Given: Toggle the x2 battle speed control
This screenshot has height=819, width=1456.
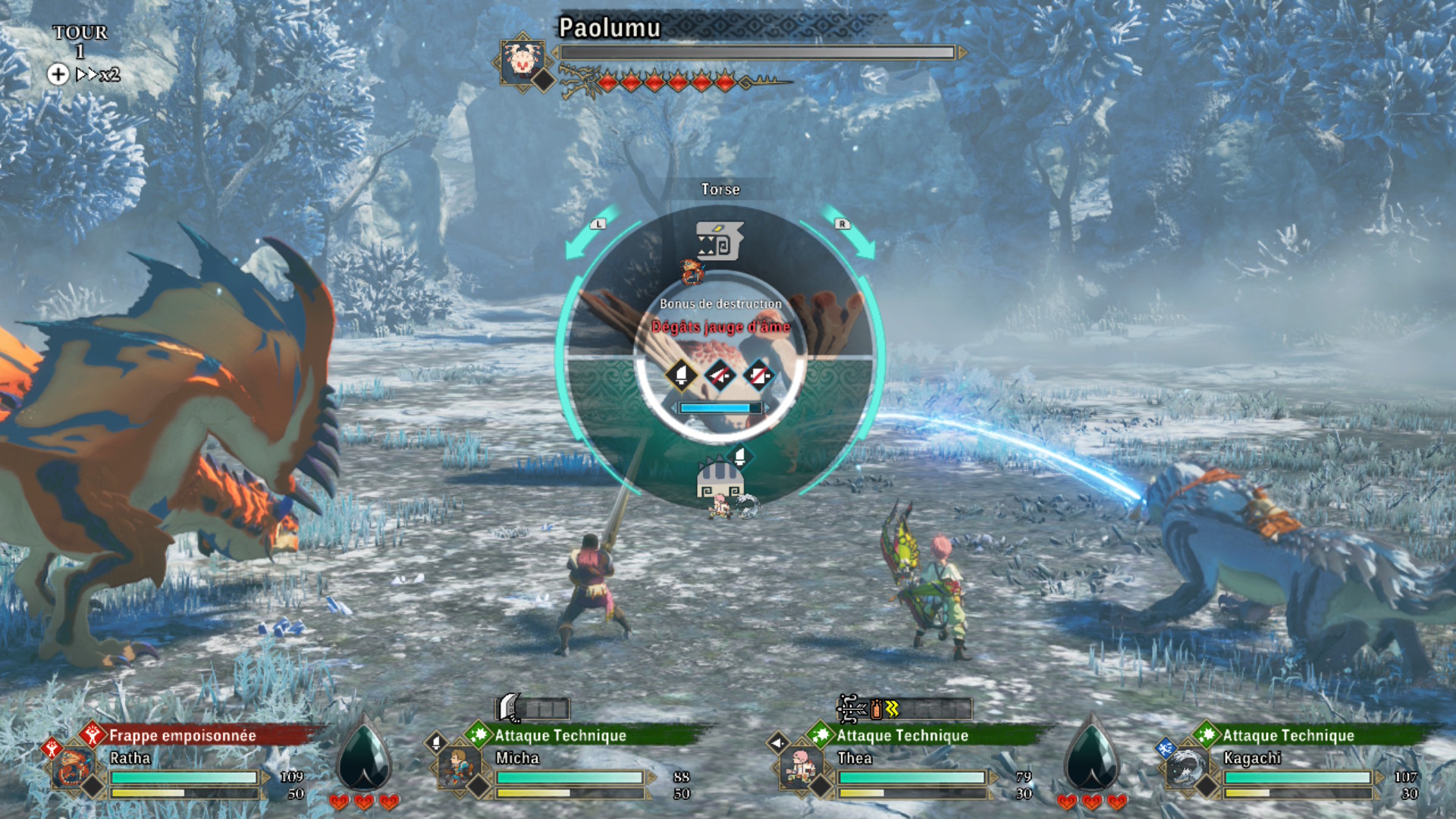Looking at the screenshot, I should (98, 74).
